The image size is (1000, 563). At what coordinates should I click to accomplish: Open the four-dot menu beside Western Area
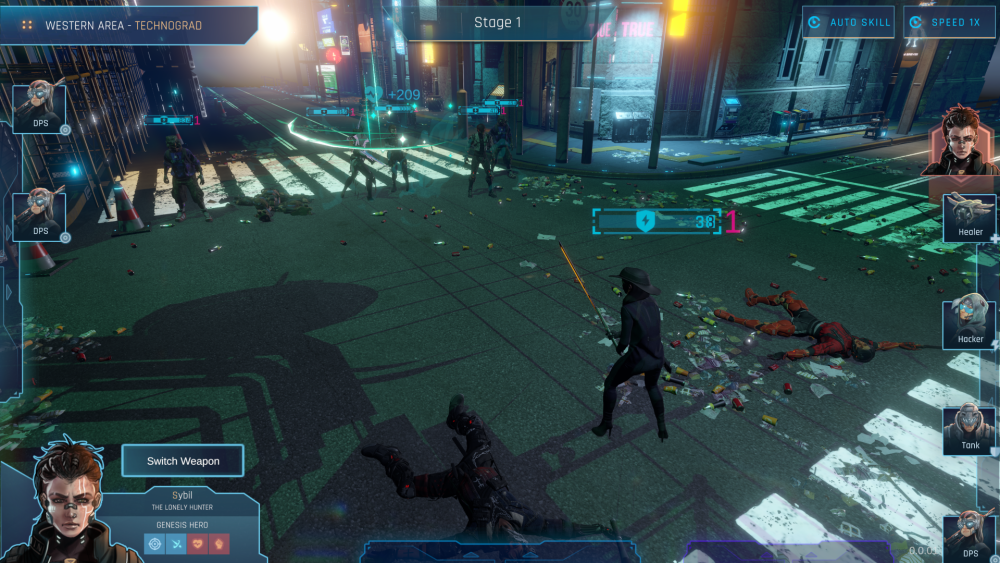[x=28, y=25]
